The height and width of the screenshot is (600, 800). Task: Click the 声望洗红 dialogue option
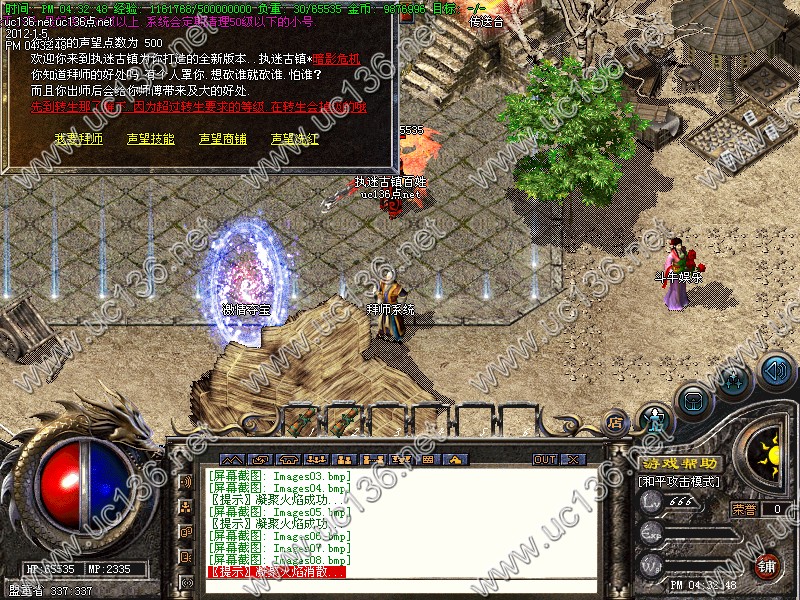295,139
